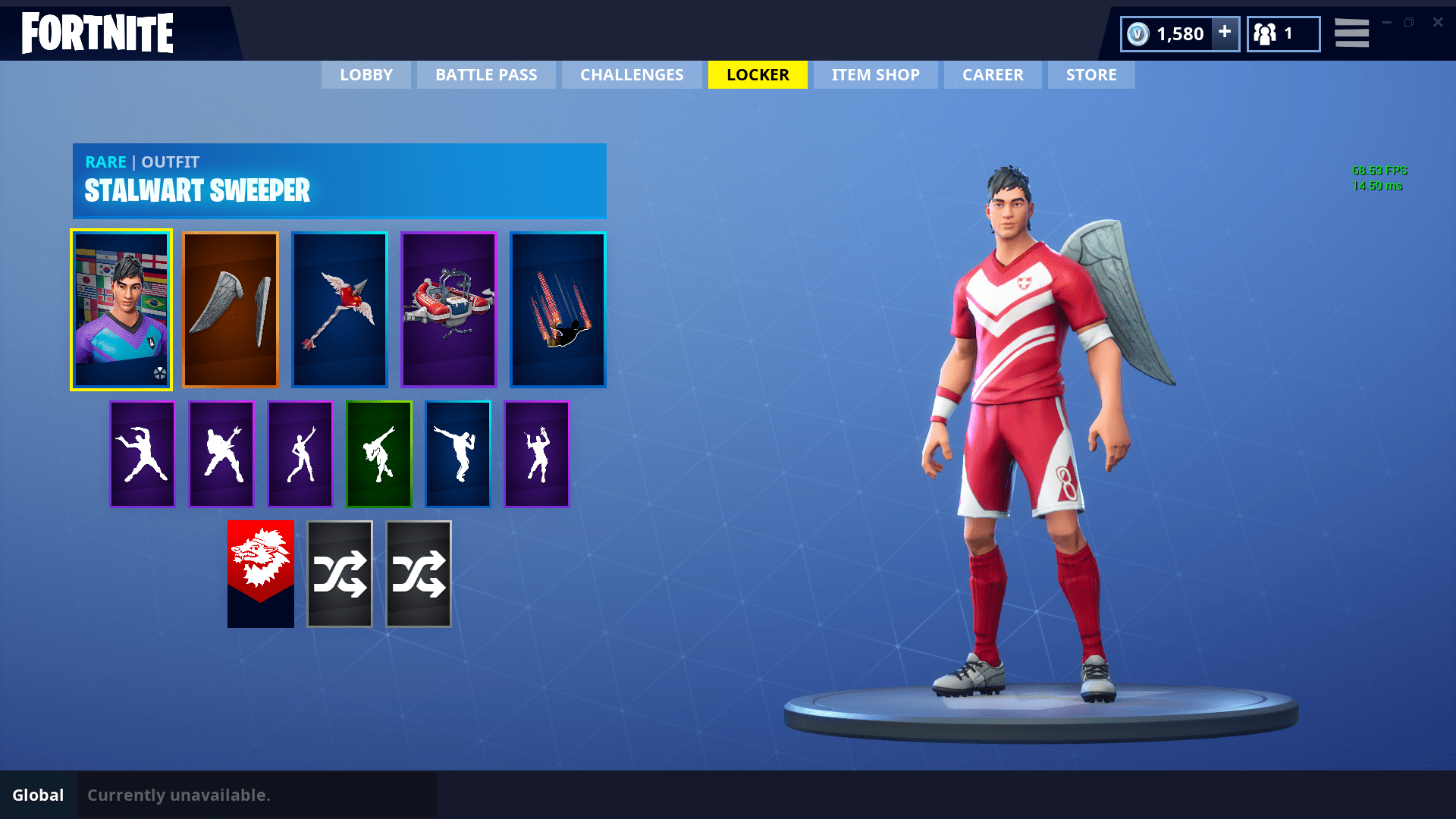Open the CHALLENGES page

tap(631, 74)
